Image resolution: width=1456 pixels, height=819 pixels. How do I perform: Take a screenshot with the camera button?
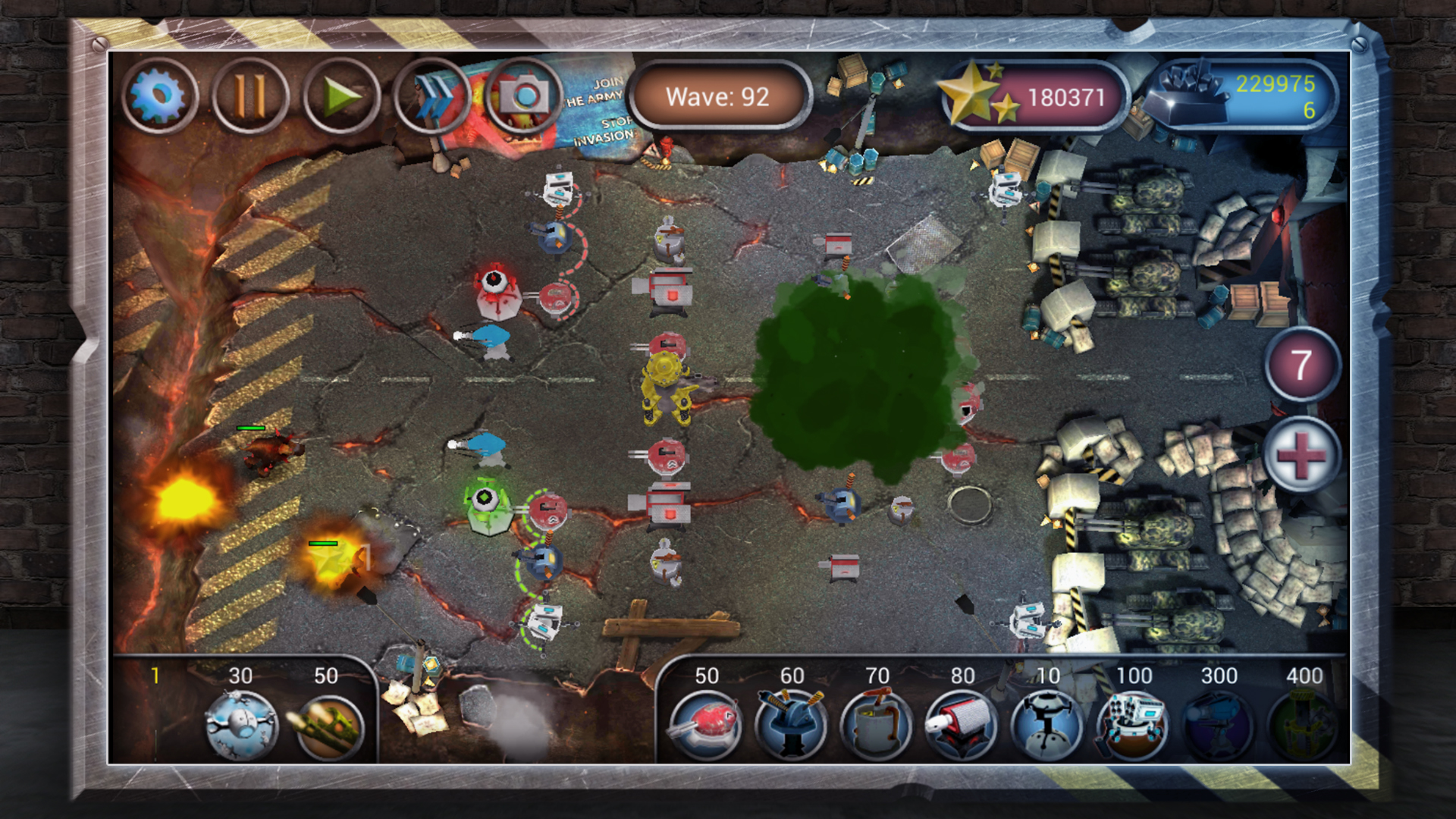pos(523,96)
